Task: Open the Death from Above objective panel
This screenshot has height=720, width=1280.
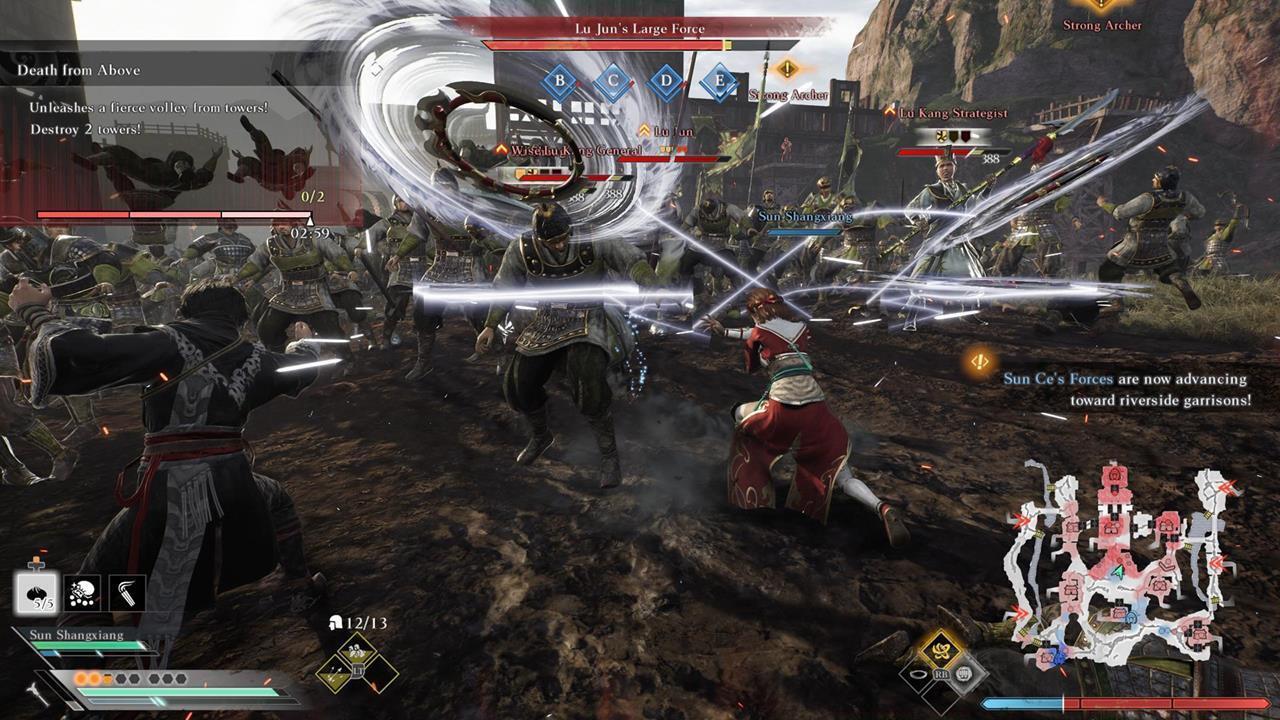Action: [x=78, y=70]
